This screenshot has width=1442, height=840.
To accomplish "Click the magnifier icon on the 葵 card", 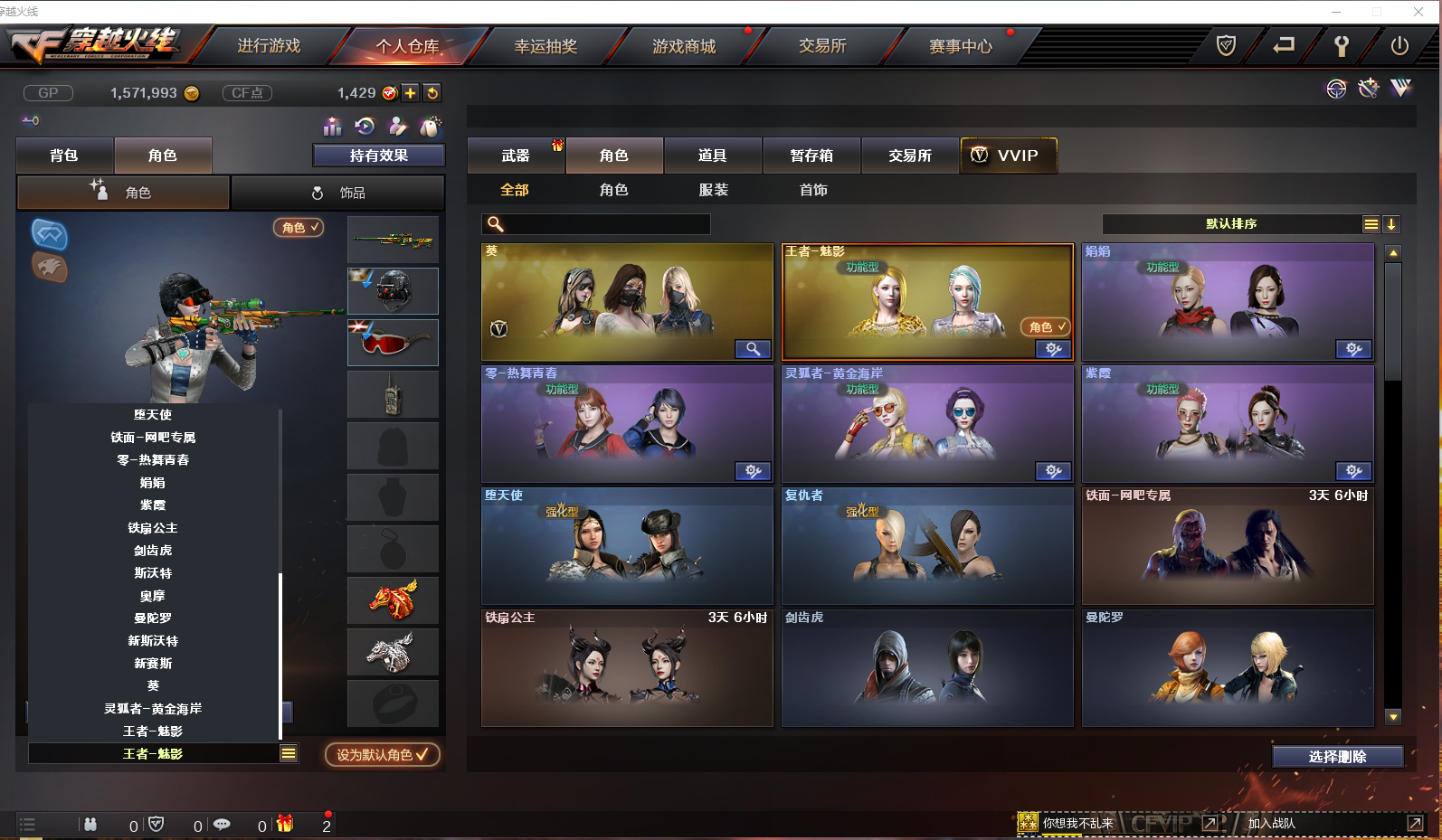I will click(x=753, y=348).
